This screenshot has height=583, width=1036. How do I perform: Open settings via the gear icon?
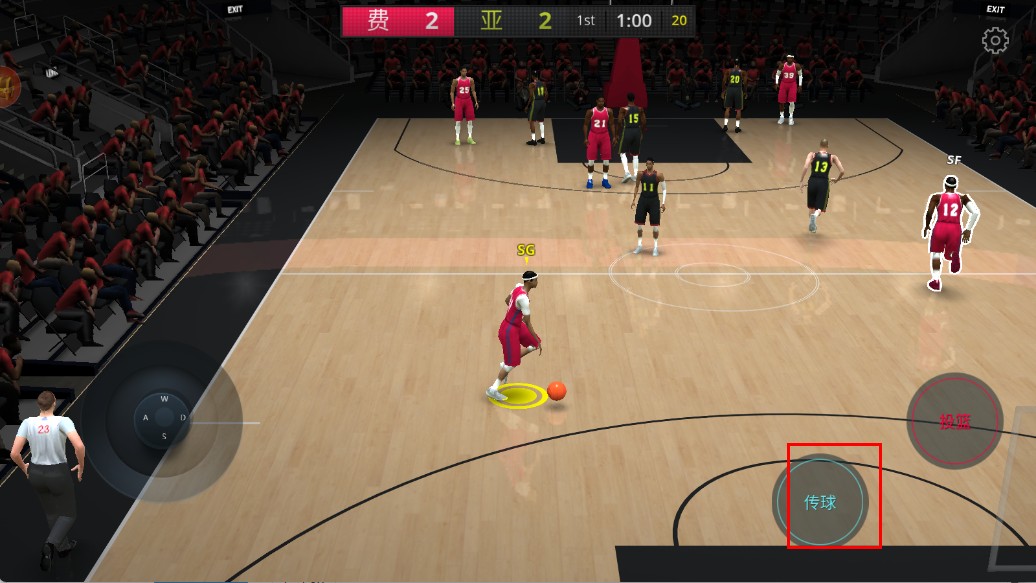coord(995,41)
